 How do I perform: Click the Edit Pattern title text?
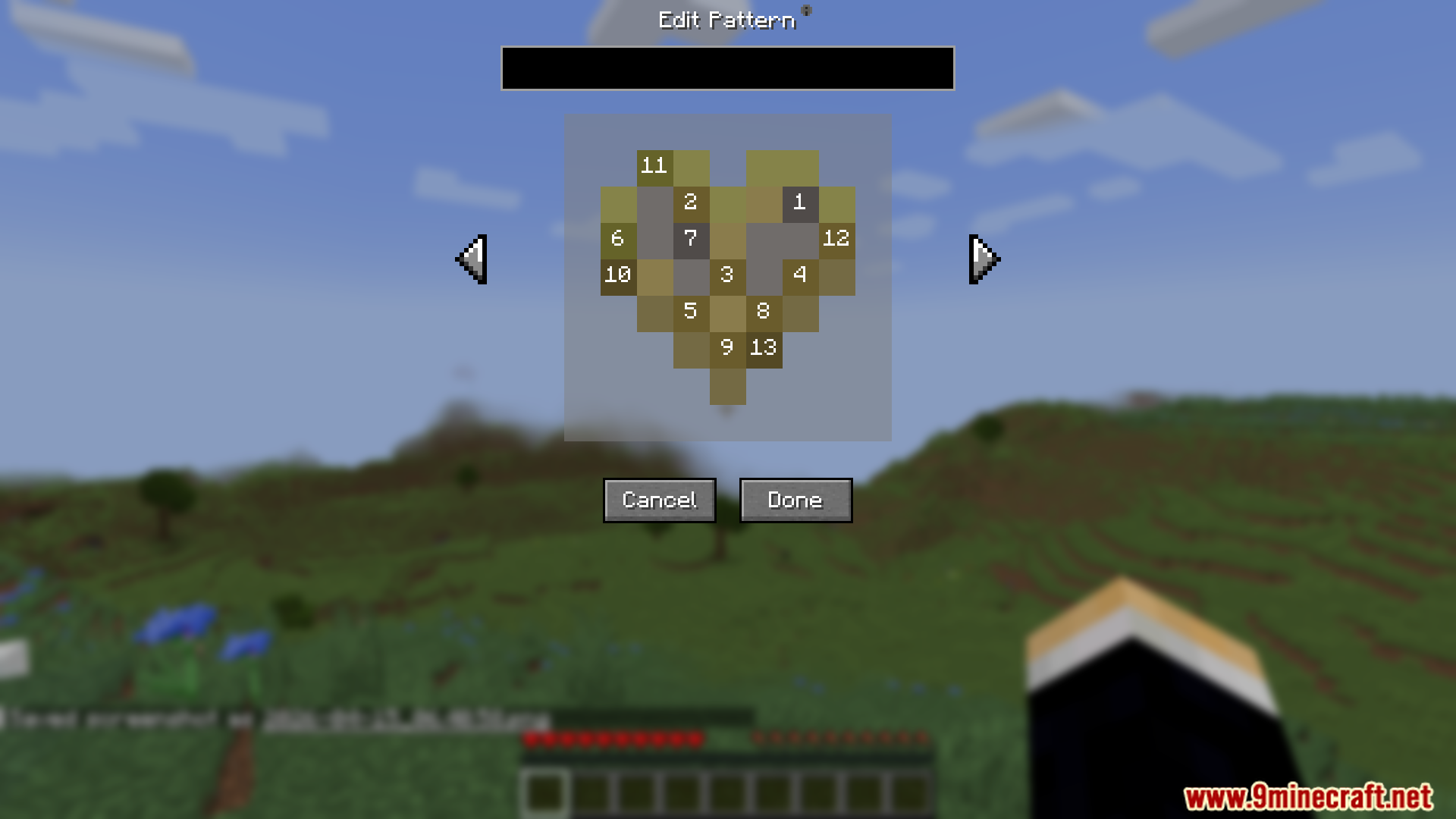(726, 19)
